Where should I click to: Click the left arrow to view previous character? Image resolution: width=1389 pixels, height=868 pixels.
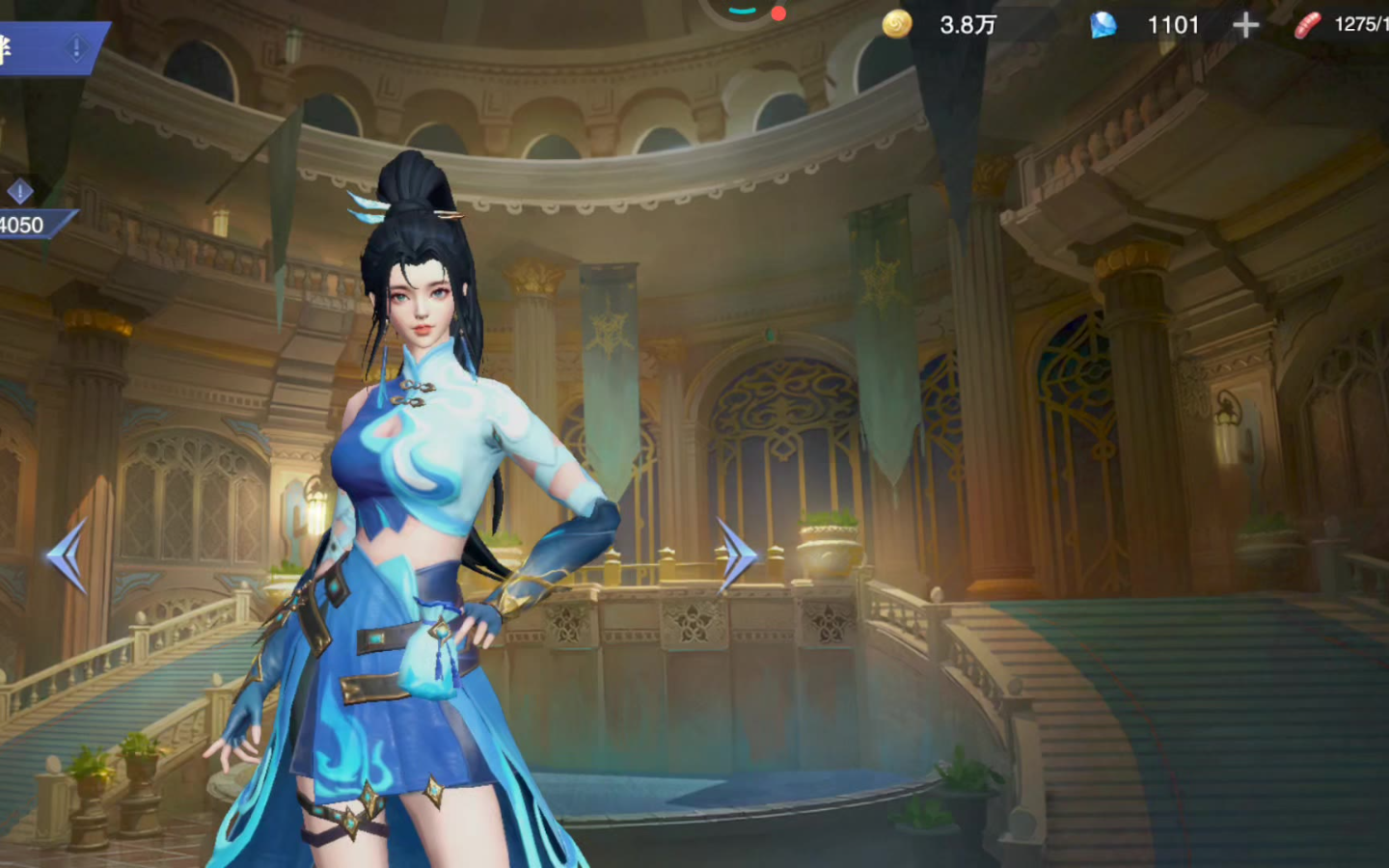[x=68, y=556]
